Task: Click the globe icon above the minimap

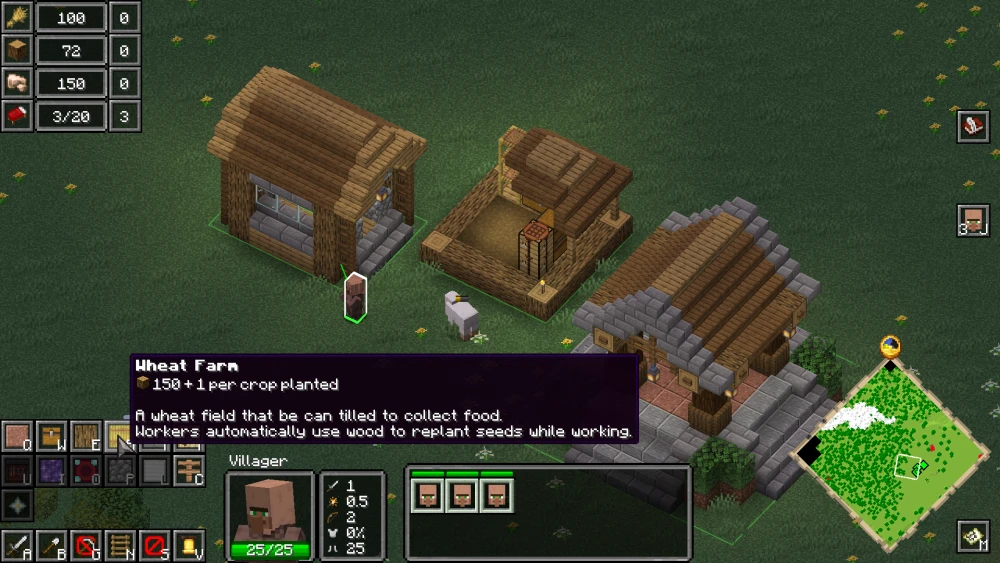Action: coord(890,347)
